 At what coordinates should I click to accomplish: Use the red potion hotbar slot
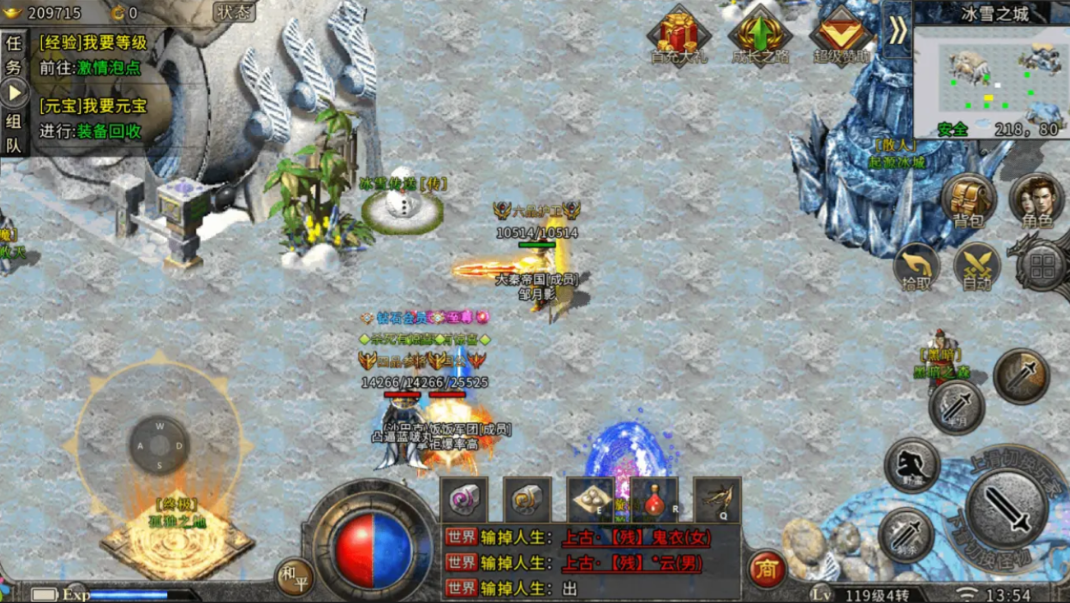coord(655,499)
